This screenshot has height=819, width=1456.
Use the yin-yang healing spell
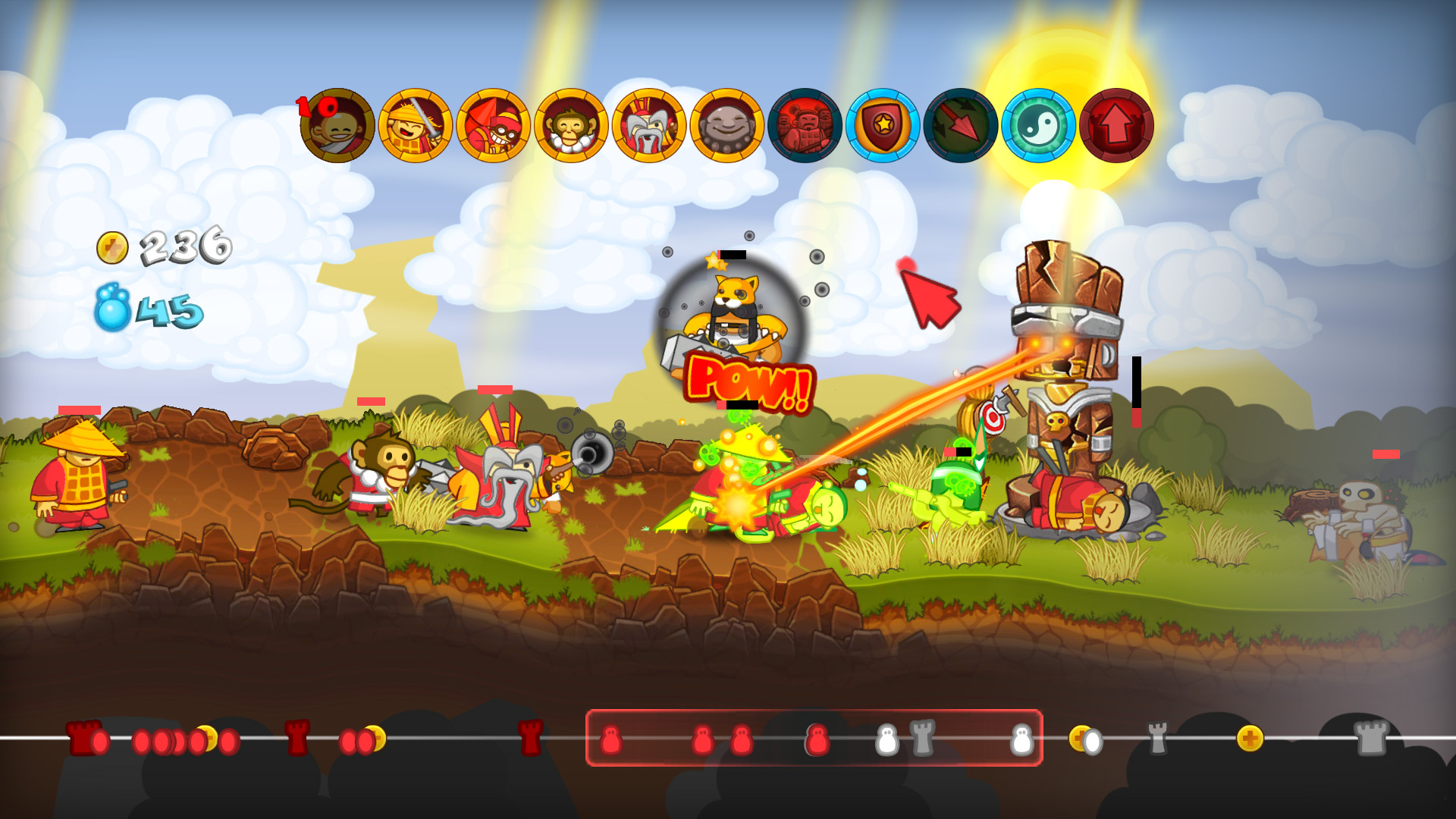click(x=1039, y=125)
